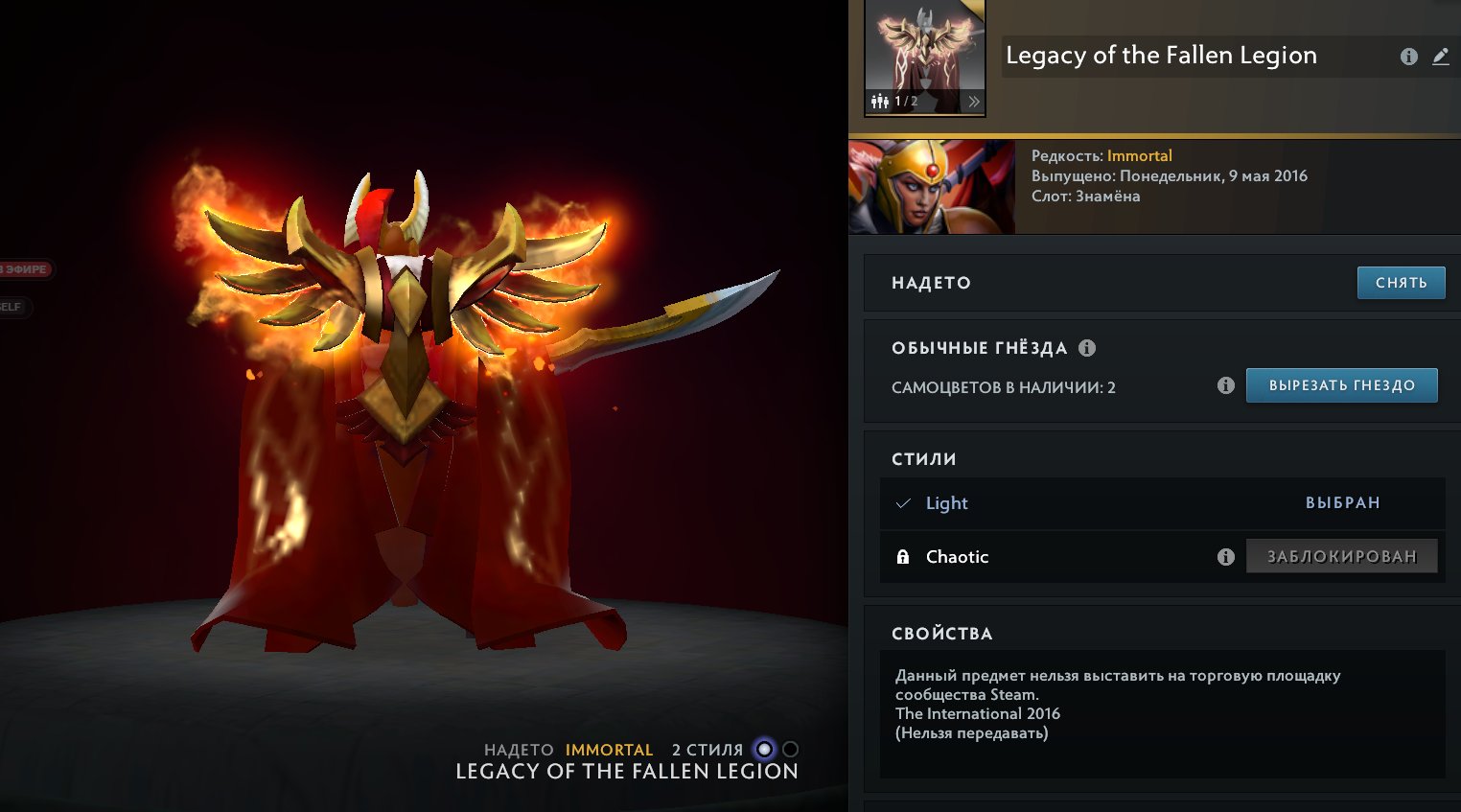Select the Light style row
Viewport: 1461px width, 812px height.
946,503
